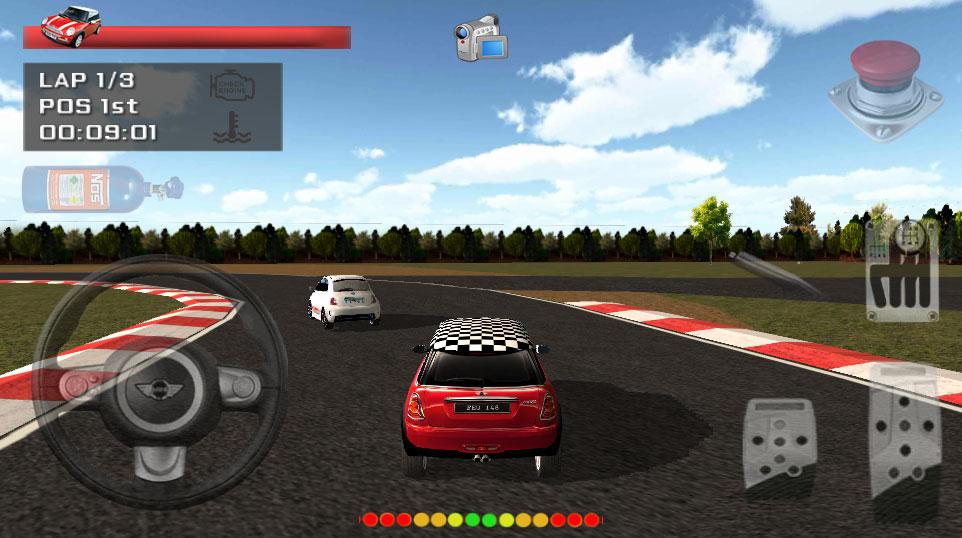Activate the NOS nitrous bottle boost
Screen dimensions: 962x538
[102, 189]
